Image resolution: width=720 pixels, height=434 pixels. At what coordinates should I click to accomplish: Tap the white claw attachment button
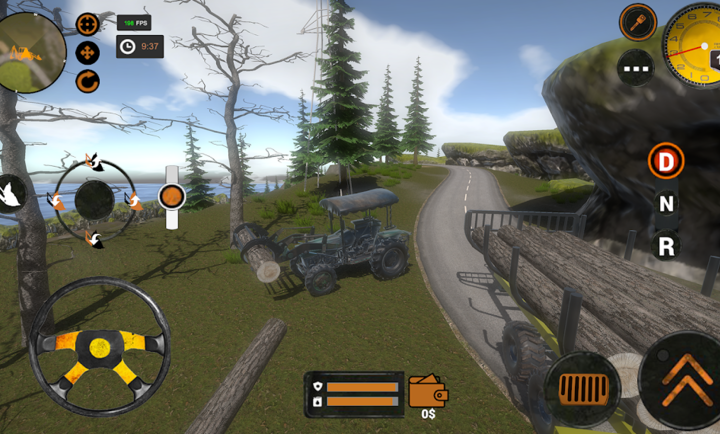12,192
